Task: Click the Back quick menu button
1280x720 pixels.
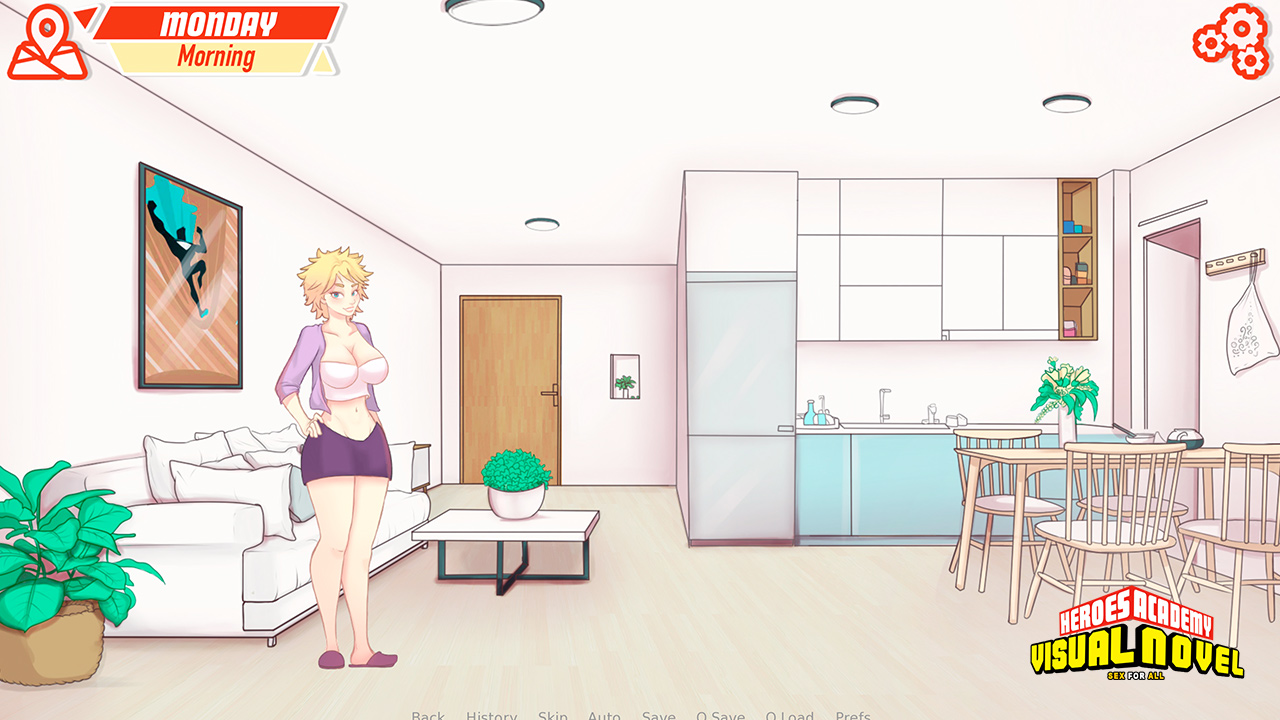Action: pyautogui.click(x=428, y=715)
